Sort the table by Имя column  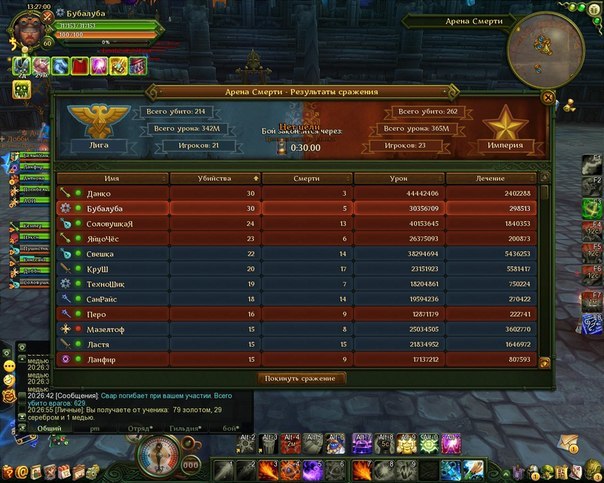112,177
